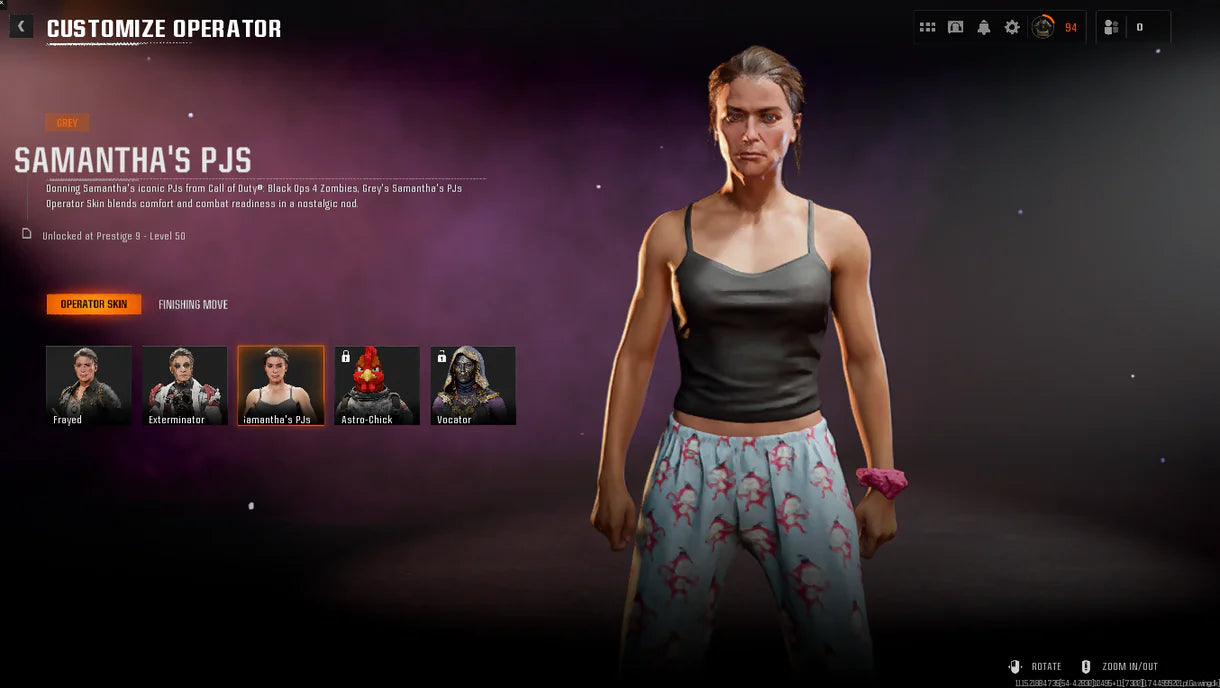
Task: Select the locked Astro-Chick skin
Action: point(377,385)
